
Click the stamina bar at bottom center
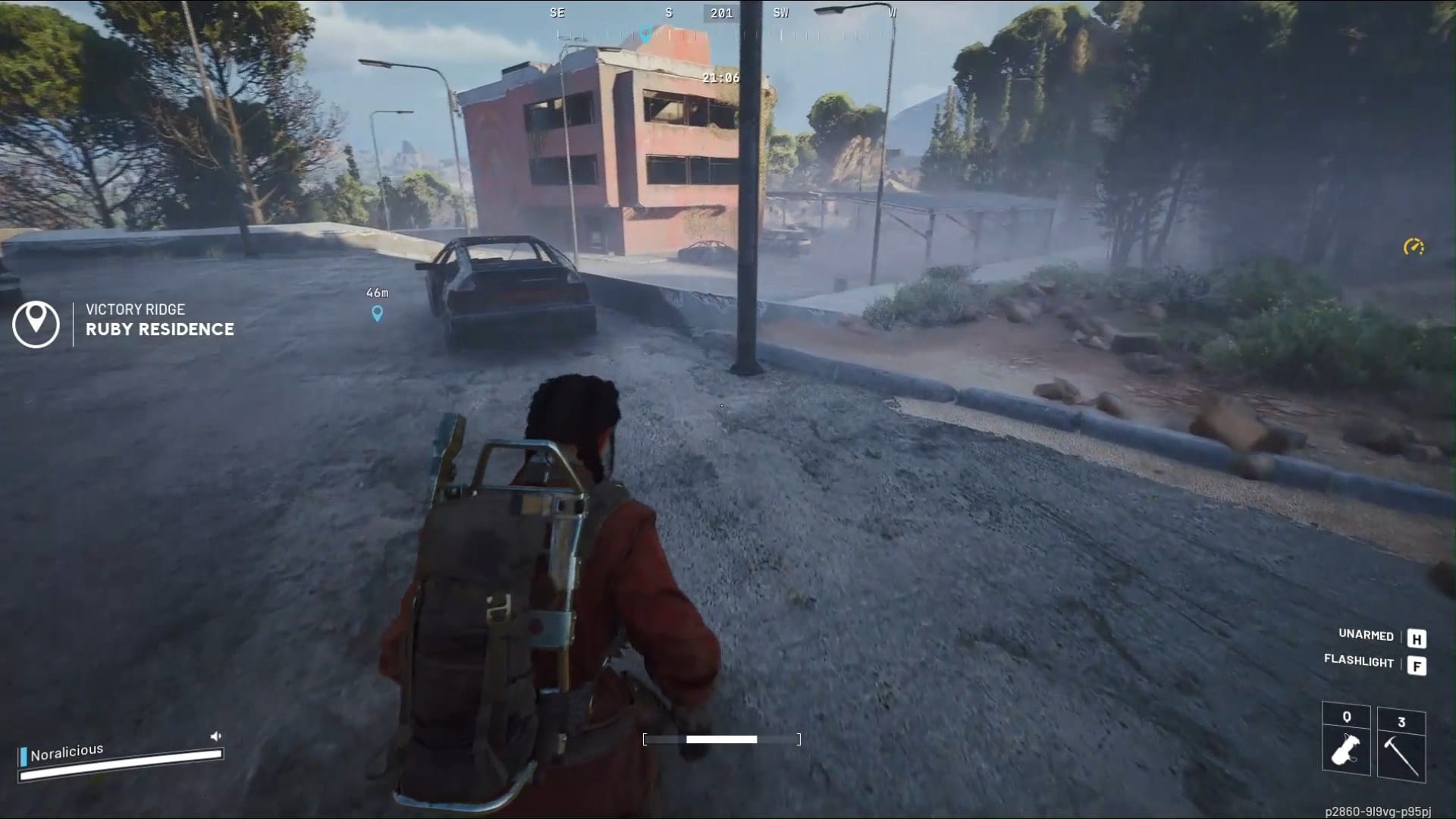[x=720, y=739]
